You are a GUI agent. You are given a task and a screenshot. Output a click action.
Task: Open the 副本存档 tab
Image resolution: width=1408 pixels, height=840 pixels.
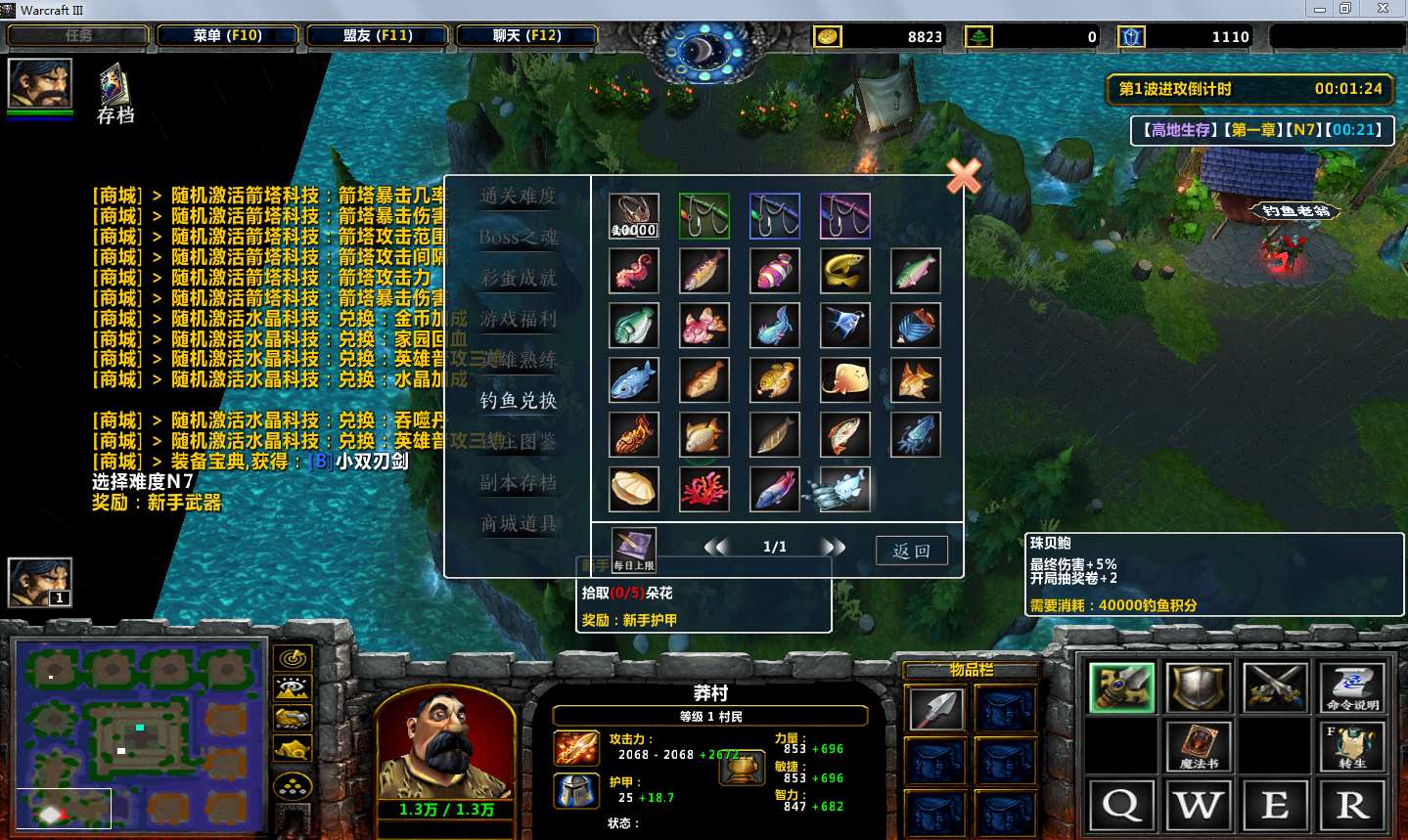point(518,482)
